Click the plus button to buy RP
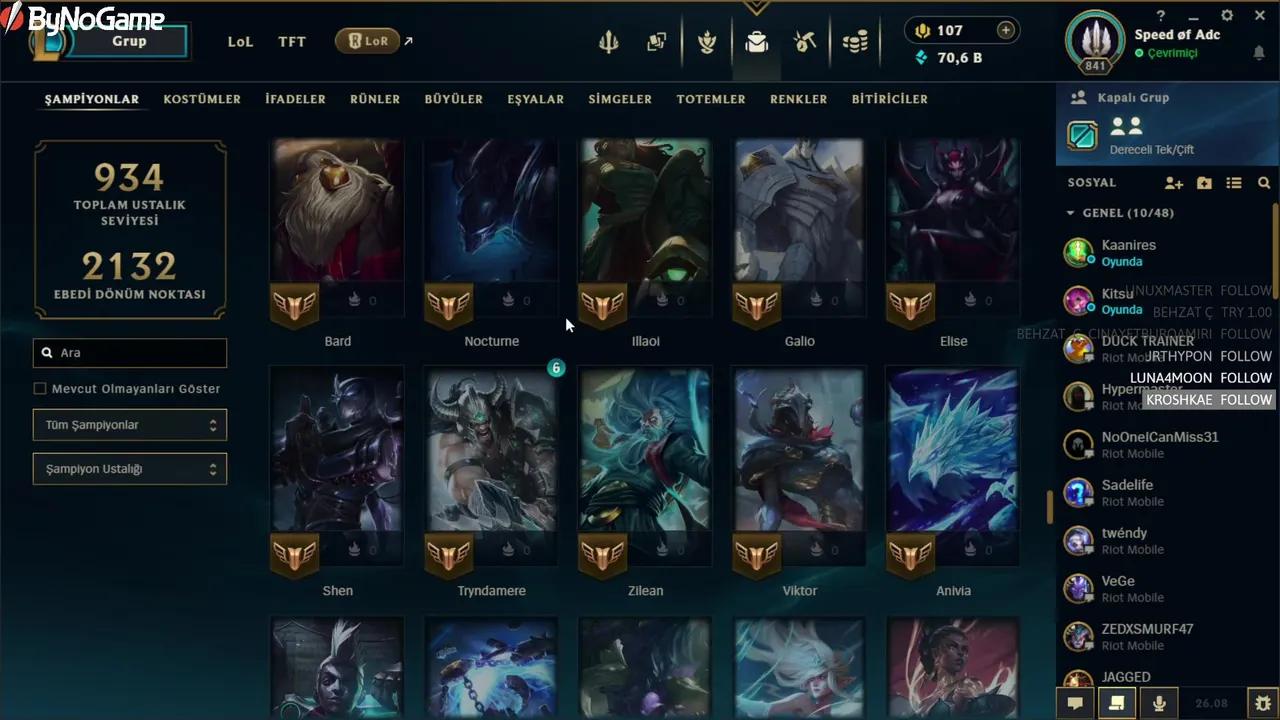Viewport: 1280px width, 720px height. 1003,30
